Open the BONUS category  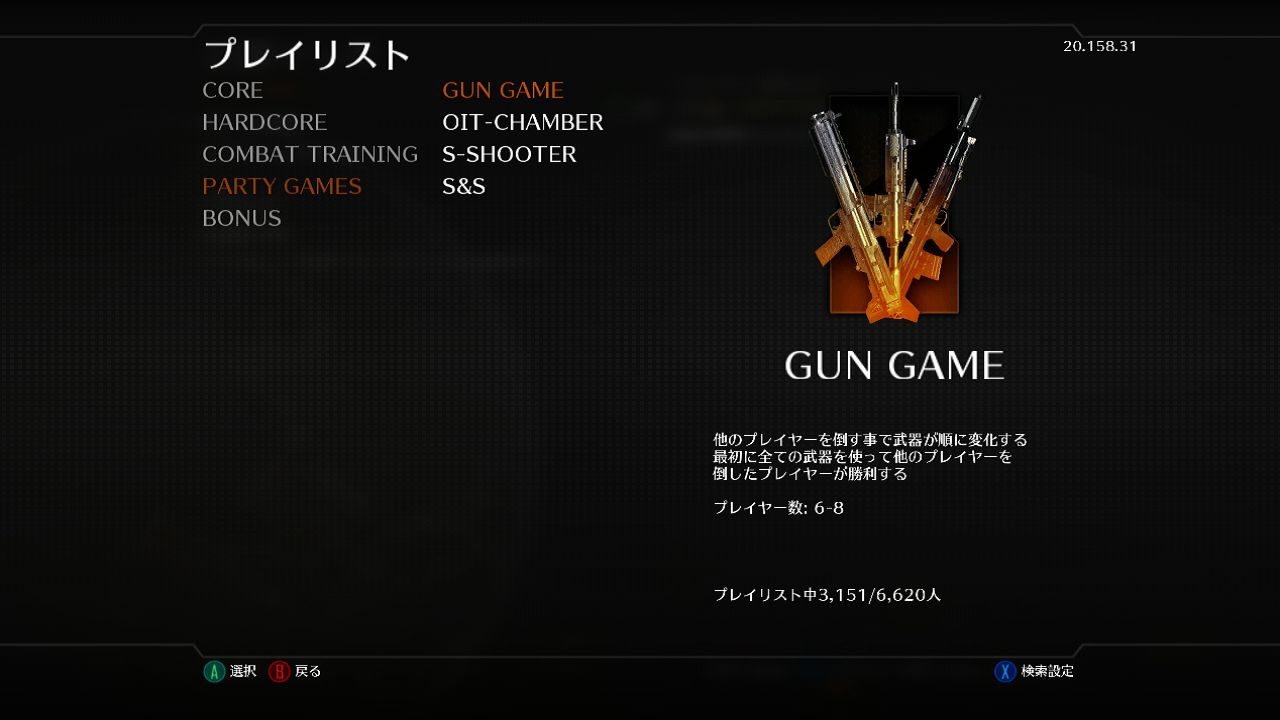(x=242, y=218)
